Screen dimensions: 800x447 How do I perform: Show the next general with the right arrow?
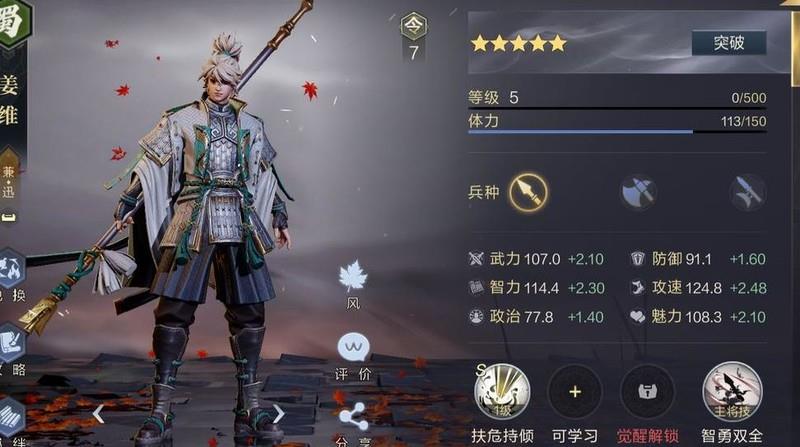[x=278, y=412]
